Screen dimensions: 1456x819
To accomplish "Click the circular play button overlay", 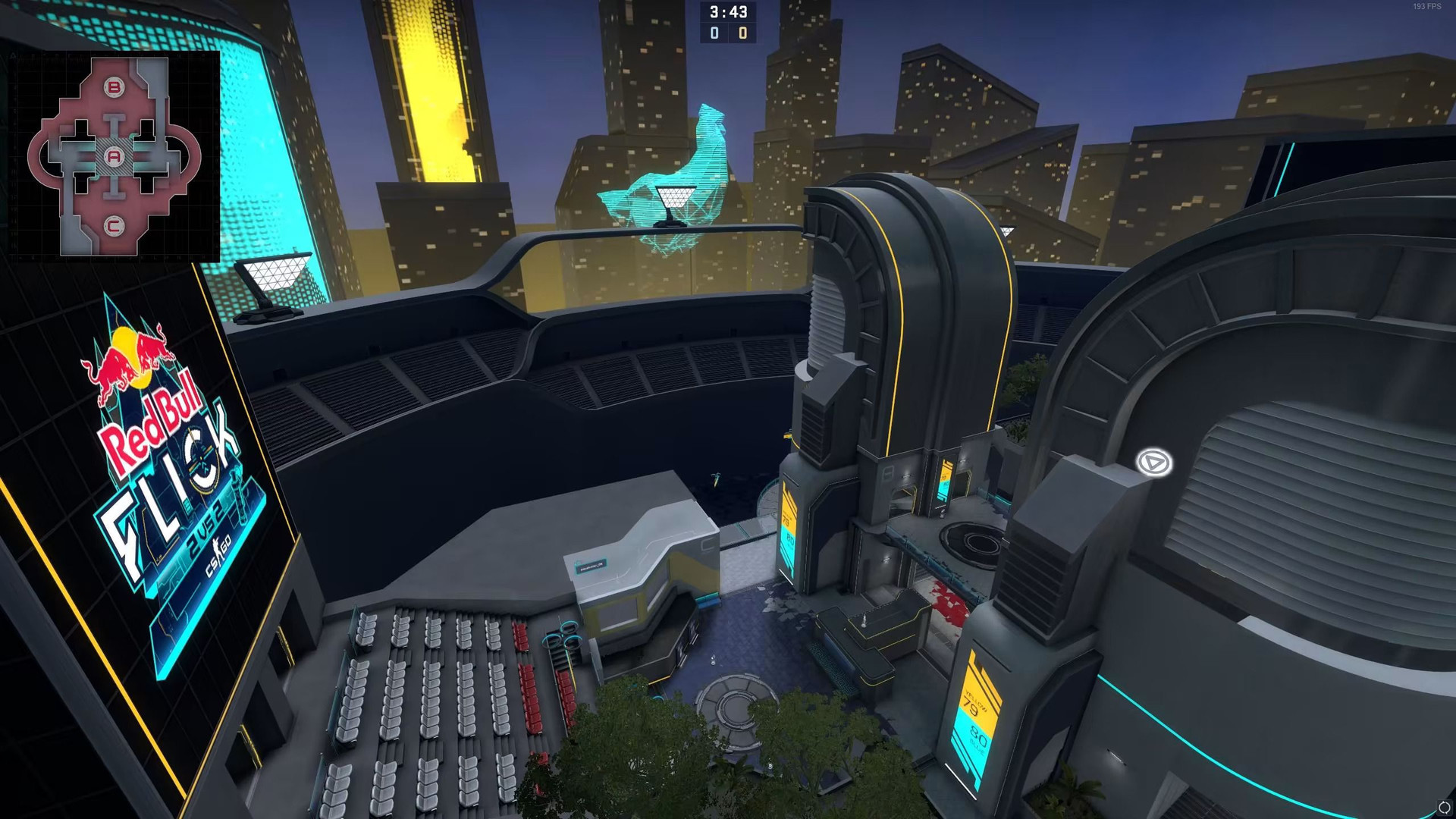I will click(1153, 462).
